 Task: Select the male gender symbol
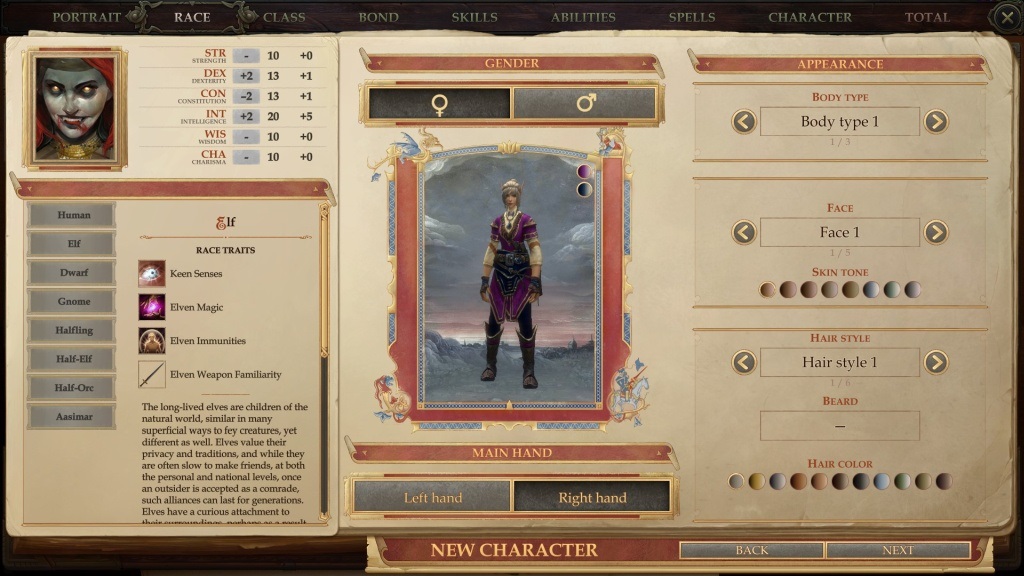click(x=585, y=104)
